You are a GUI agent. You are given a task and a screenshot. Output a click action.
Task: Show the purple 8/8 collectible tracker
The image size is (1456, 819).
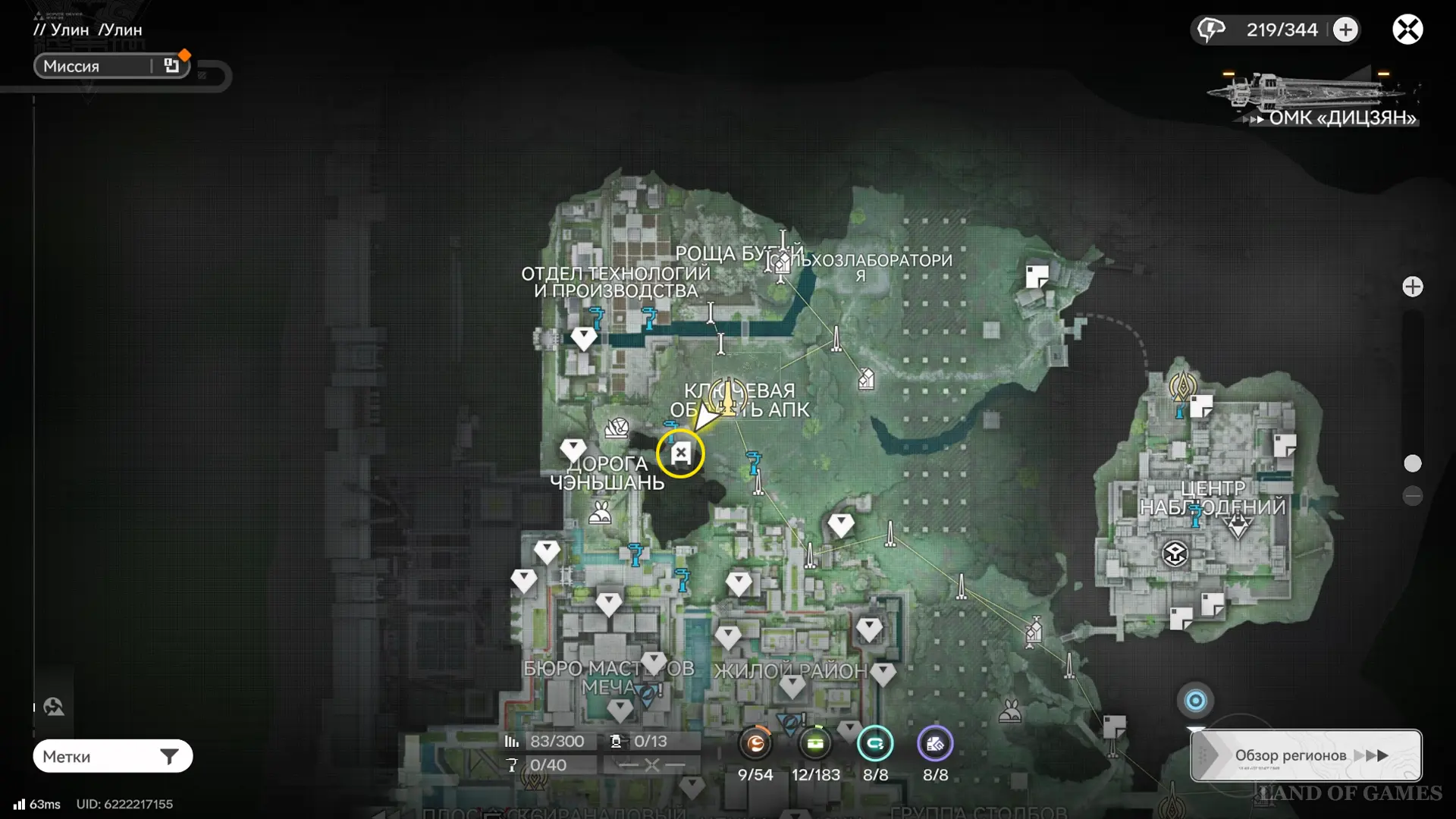coord(935,745)
